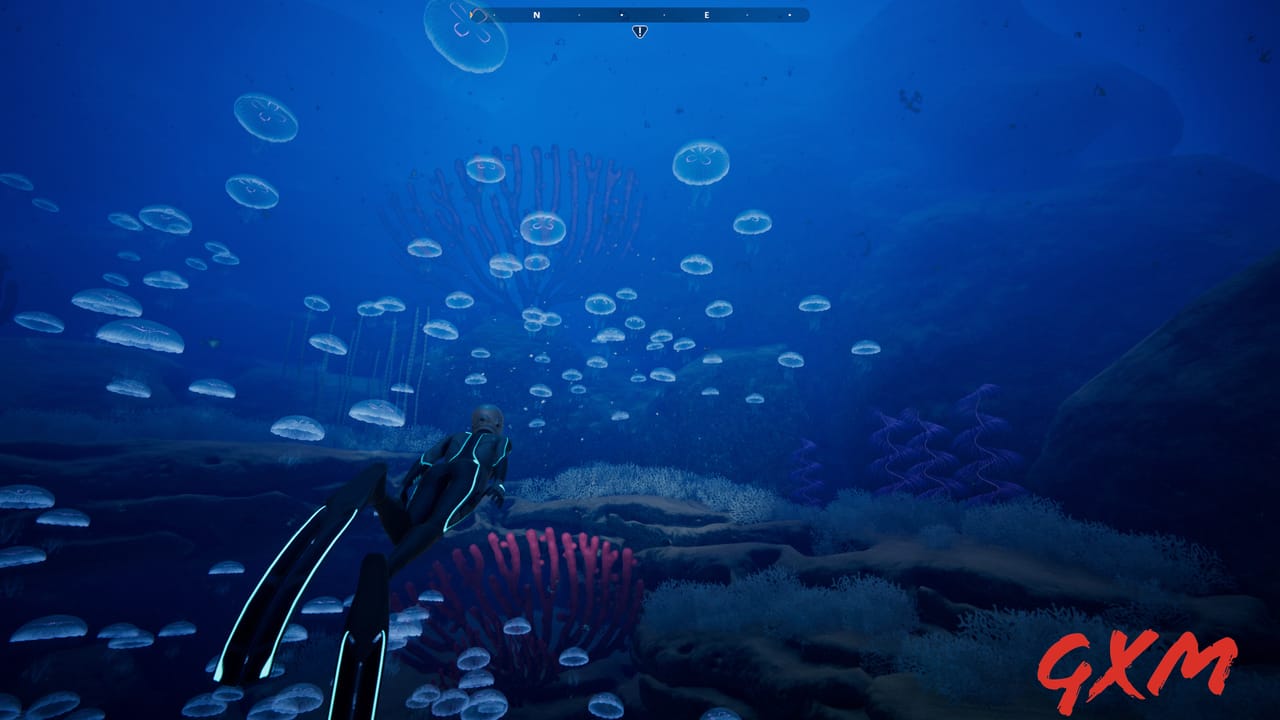The width and height of the screenshot is (1280, 720).
Task: Select the E marker on the compass bar
Action: [707, 16]
